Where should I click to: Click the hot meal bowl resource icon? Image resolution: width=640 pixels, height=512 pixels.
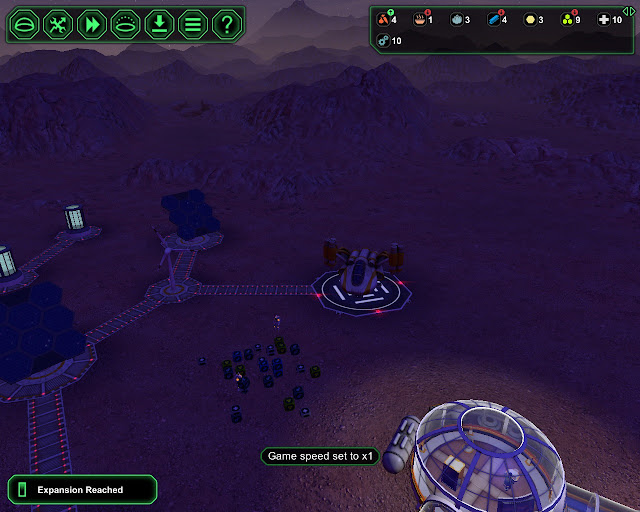click(420, 20)
